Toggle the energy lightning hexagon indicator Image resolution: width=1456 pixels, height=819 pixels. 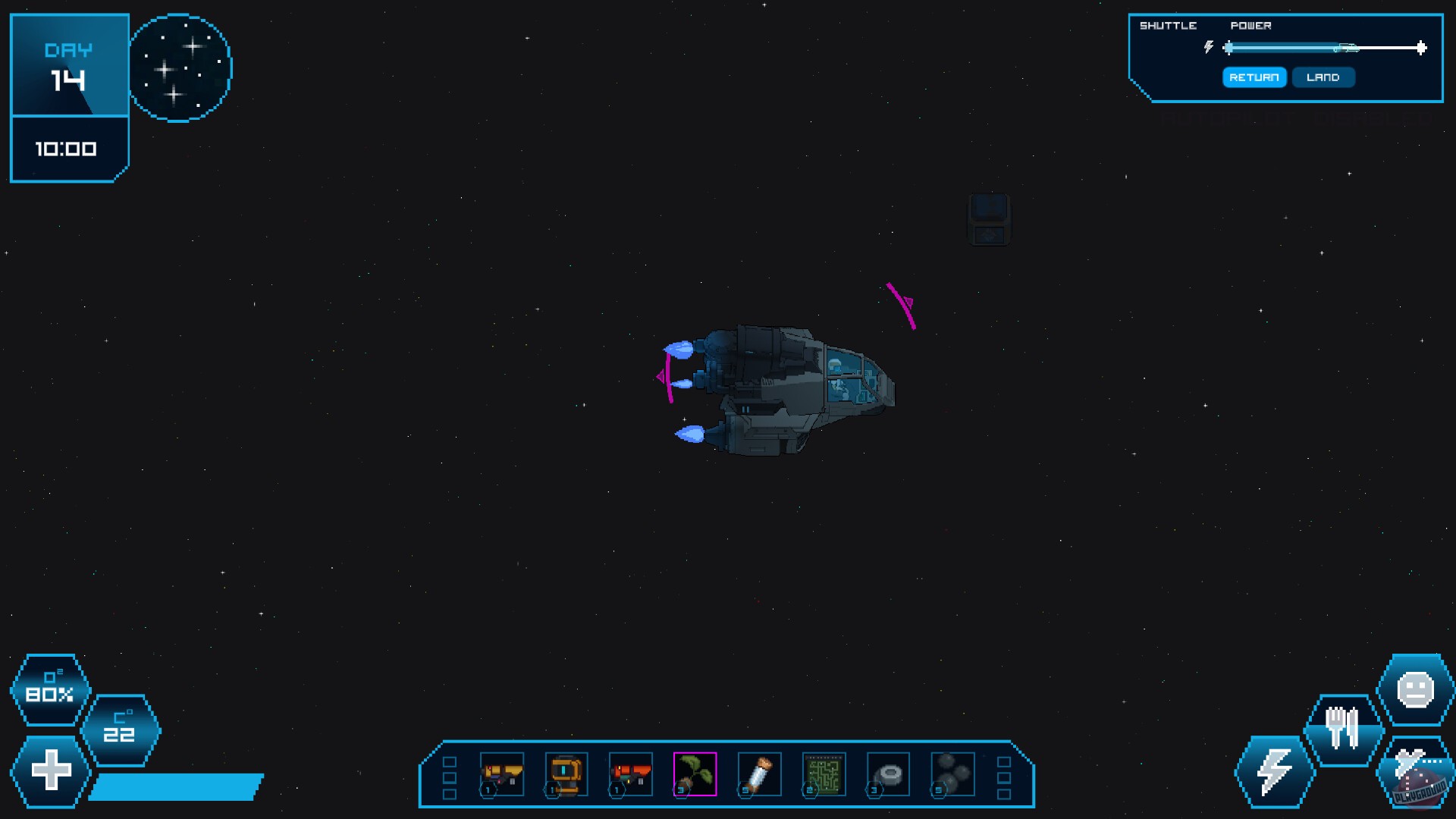click(1274, 772)
